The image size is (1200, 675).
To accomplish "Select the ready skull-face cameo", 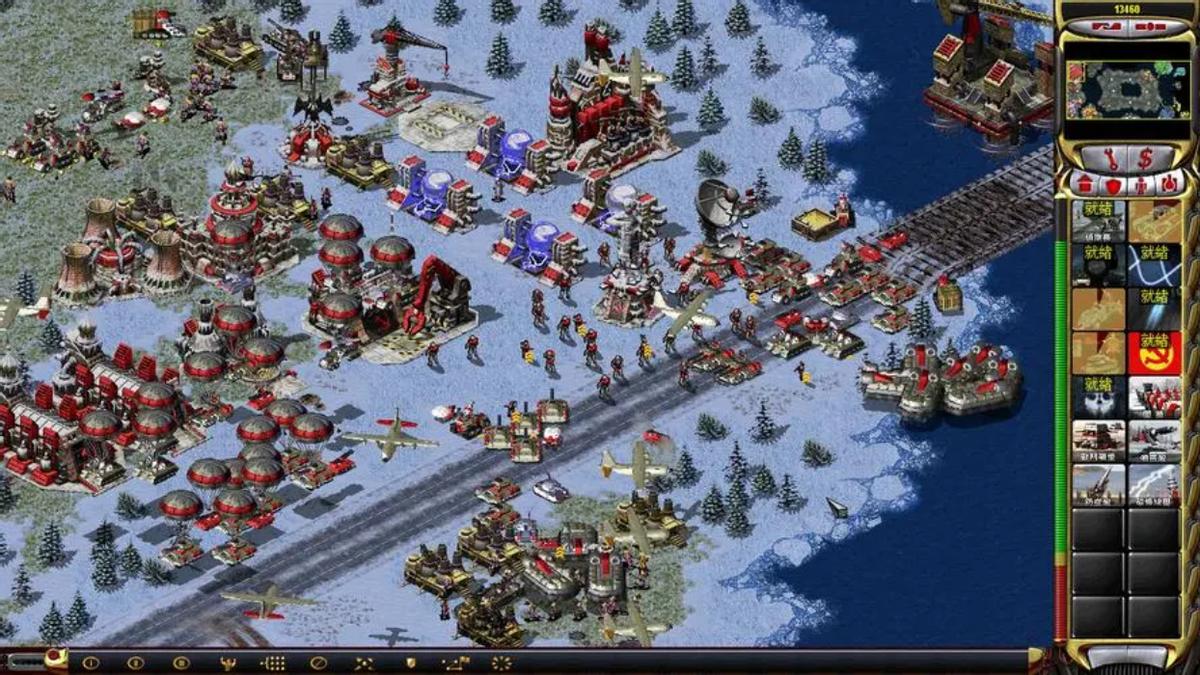I will click(1098, 397).
